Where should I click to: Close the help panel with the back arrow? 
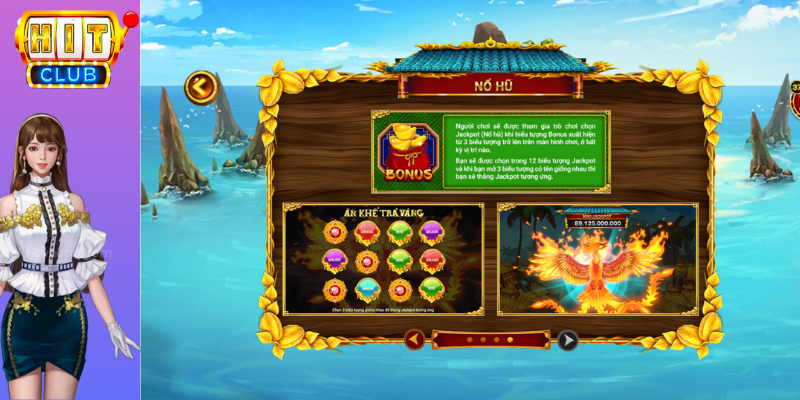[x=200, y=88]
